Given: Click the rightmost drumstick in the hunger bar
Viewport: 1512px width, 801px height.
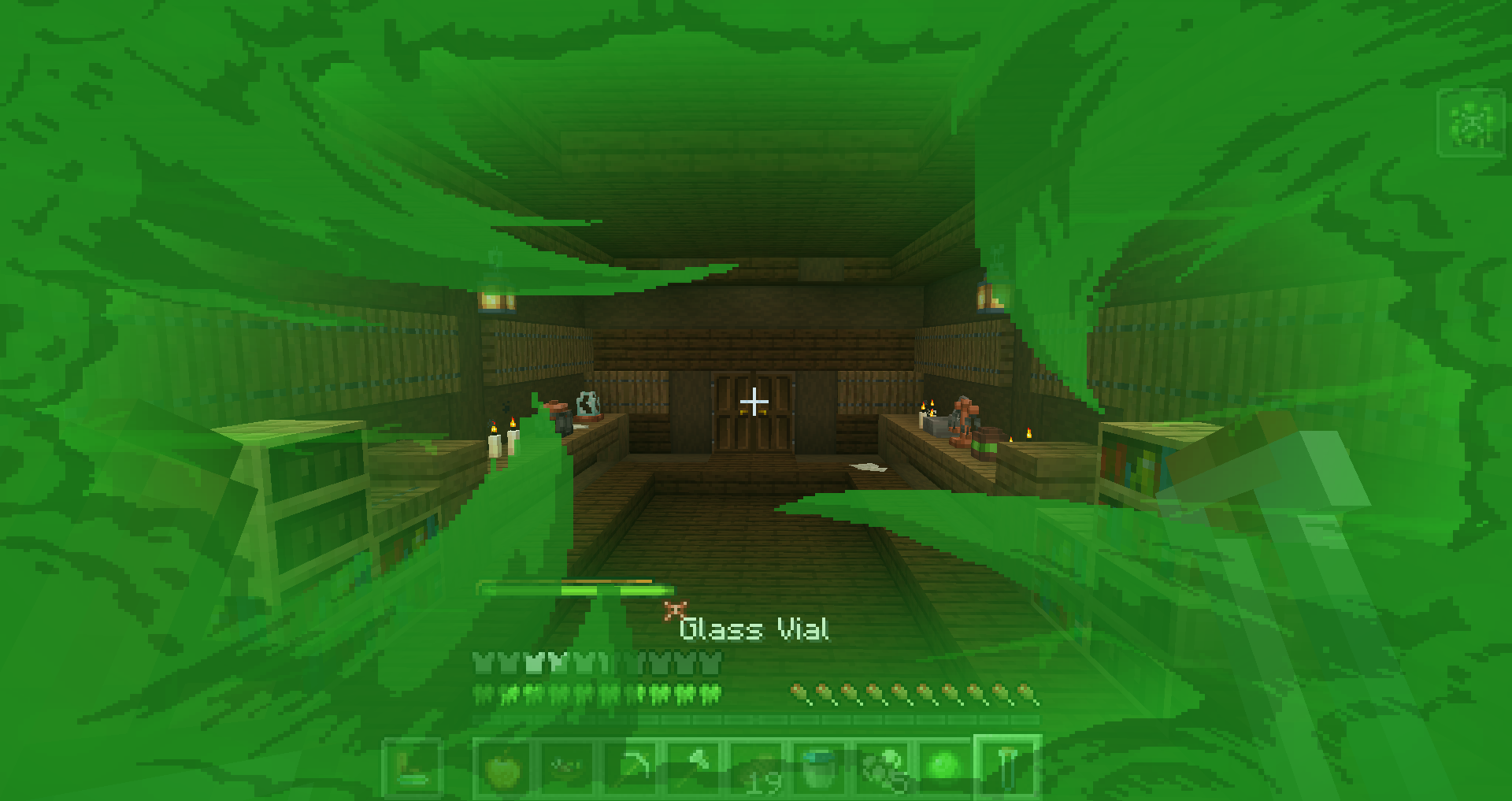Looking at the screenshot, I should [x=709, y=692].
